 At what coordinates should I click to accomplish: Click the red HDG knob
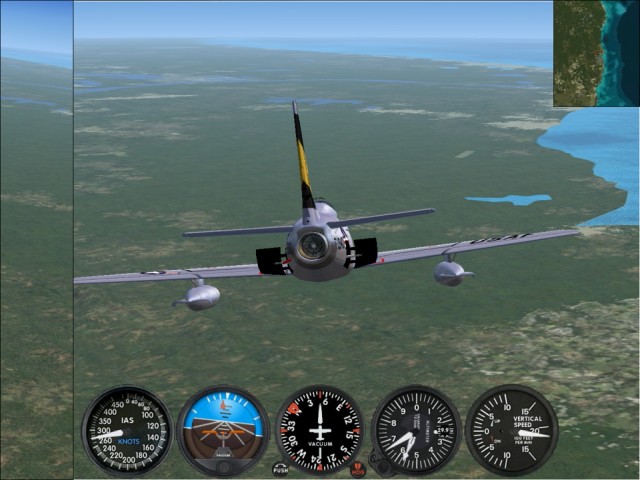358,468
